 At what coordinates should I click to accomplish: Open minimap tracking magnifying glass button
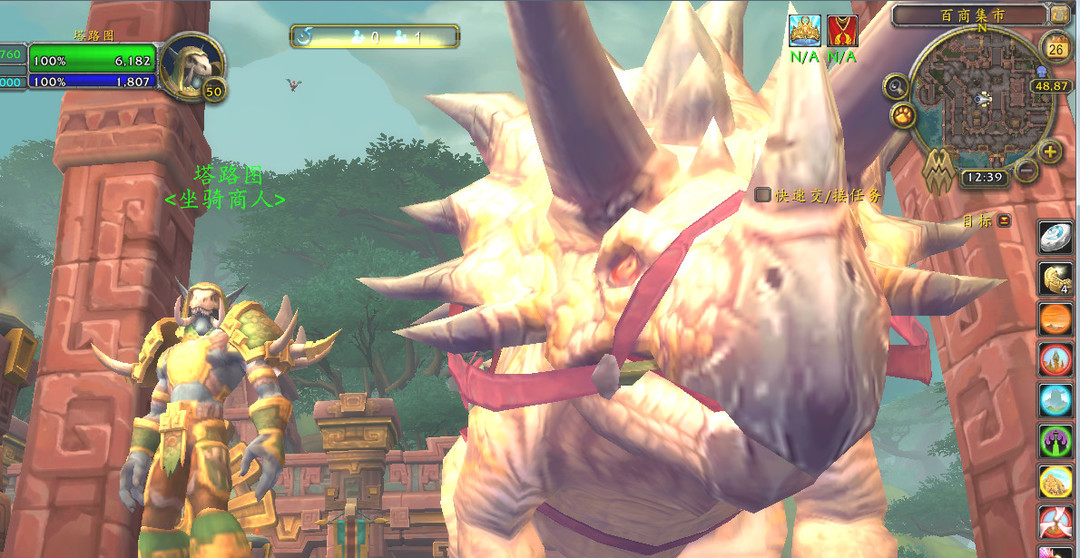coord(895,86)
